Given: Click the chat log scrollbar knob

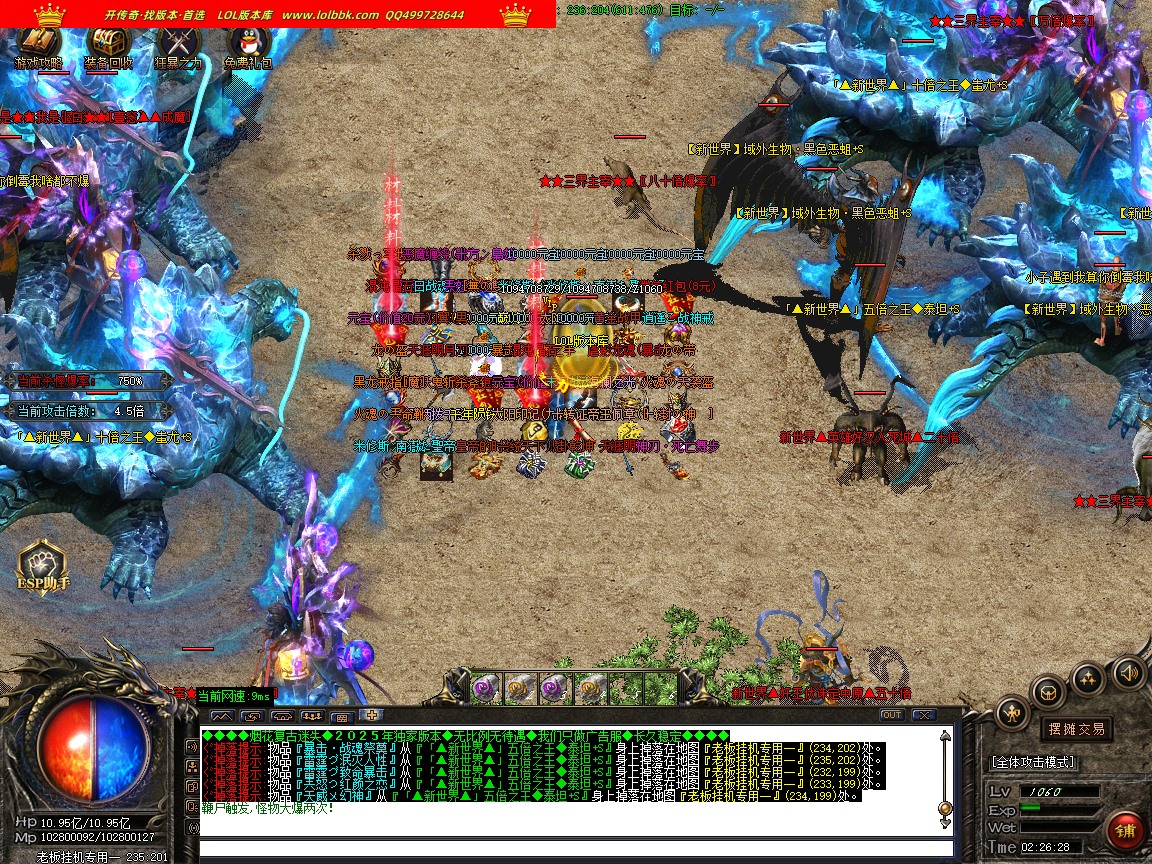Looking at the screenshot, I should click(945, 808).
